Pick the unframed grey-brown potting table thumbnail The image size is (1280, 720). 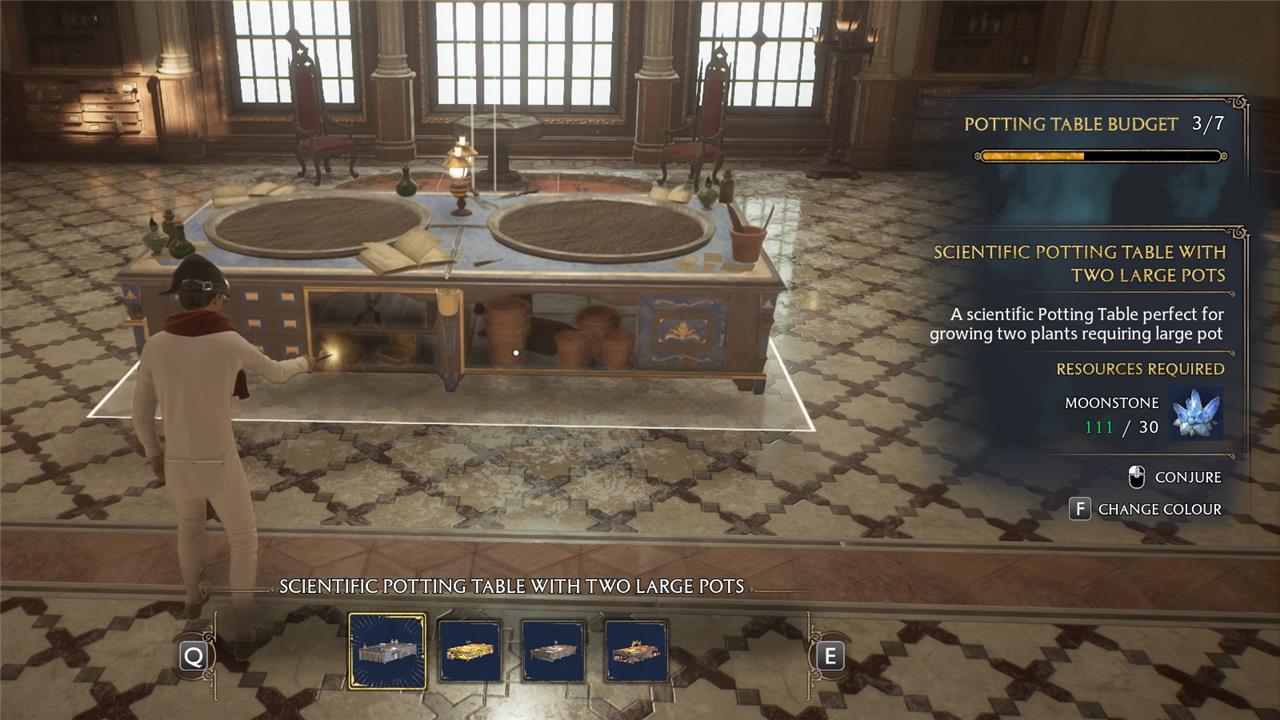point(553,651)
